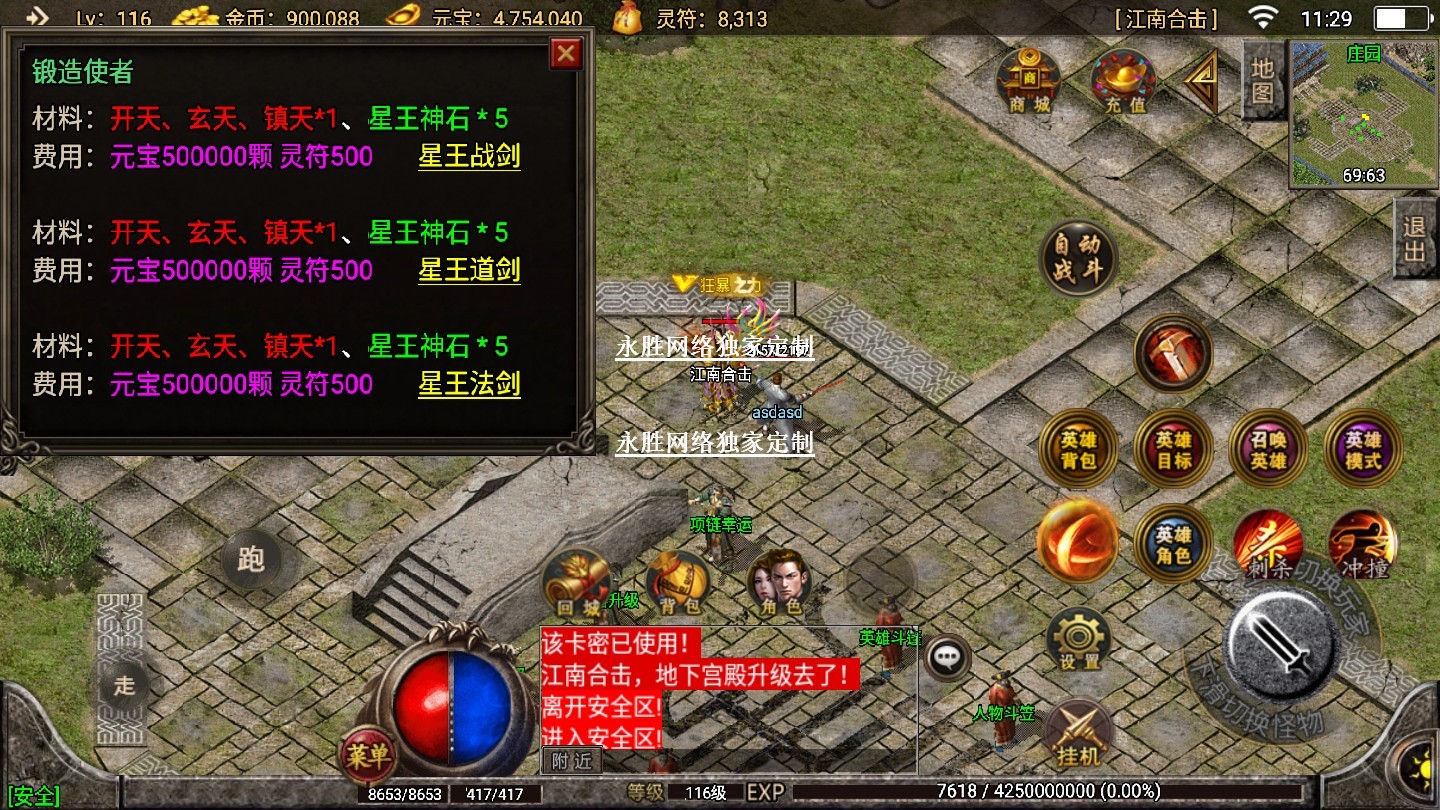Activate the 冲撞 charge skill
This screenshot has width=1440, height=810.
1362,545
